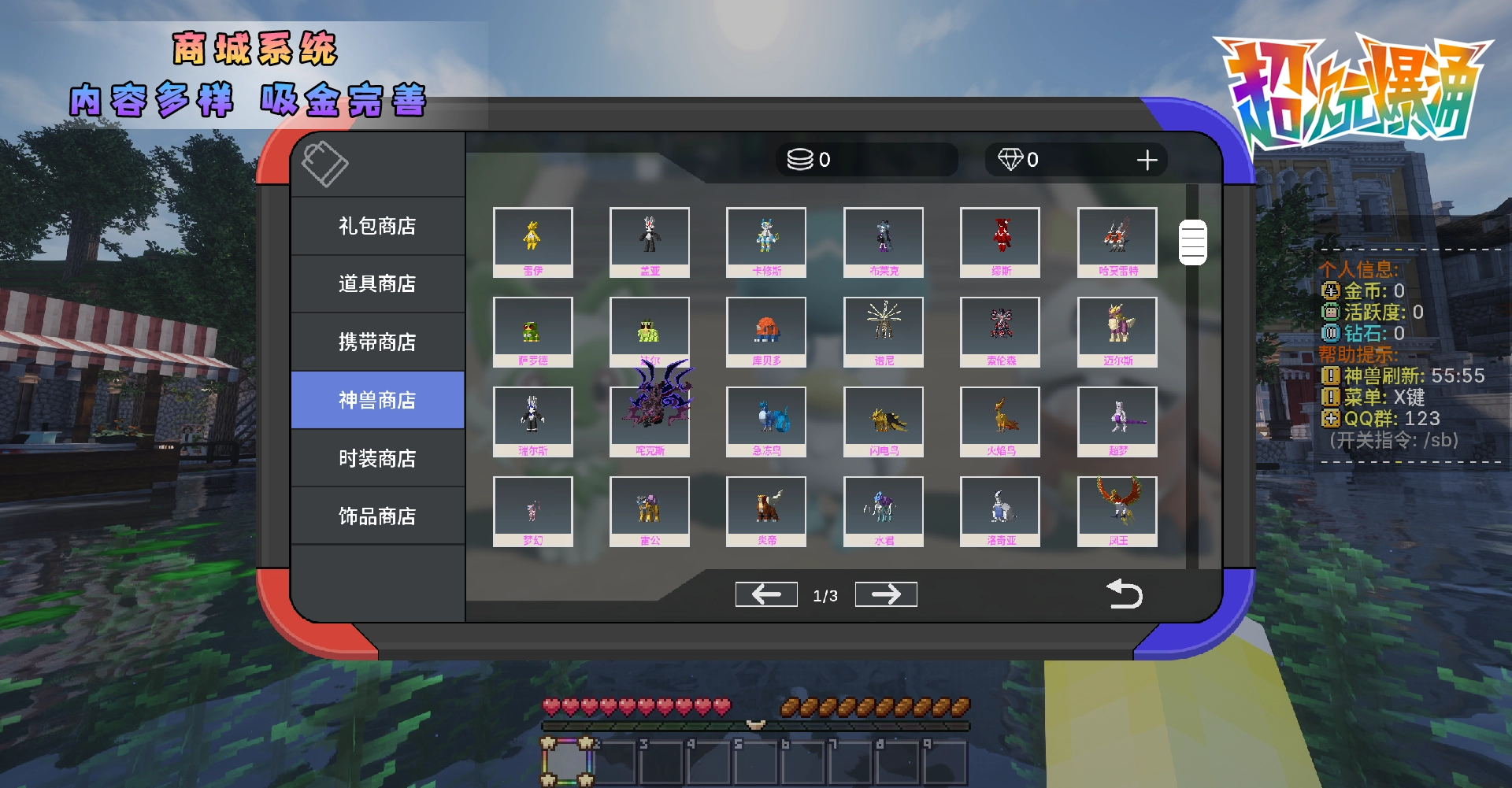
Task: Go back a page with the left arrow
Action: click(x=765, y=594)
